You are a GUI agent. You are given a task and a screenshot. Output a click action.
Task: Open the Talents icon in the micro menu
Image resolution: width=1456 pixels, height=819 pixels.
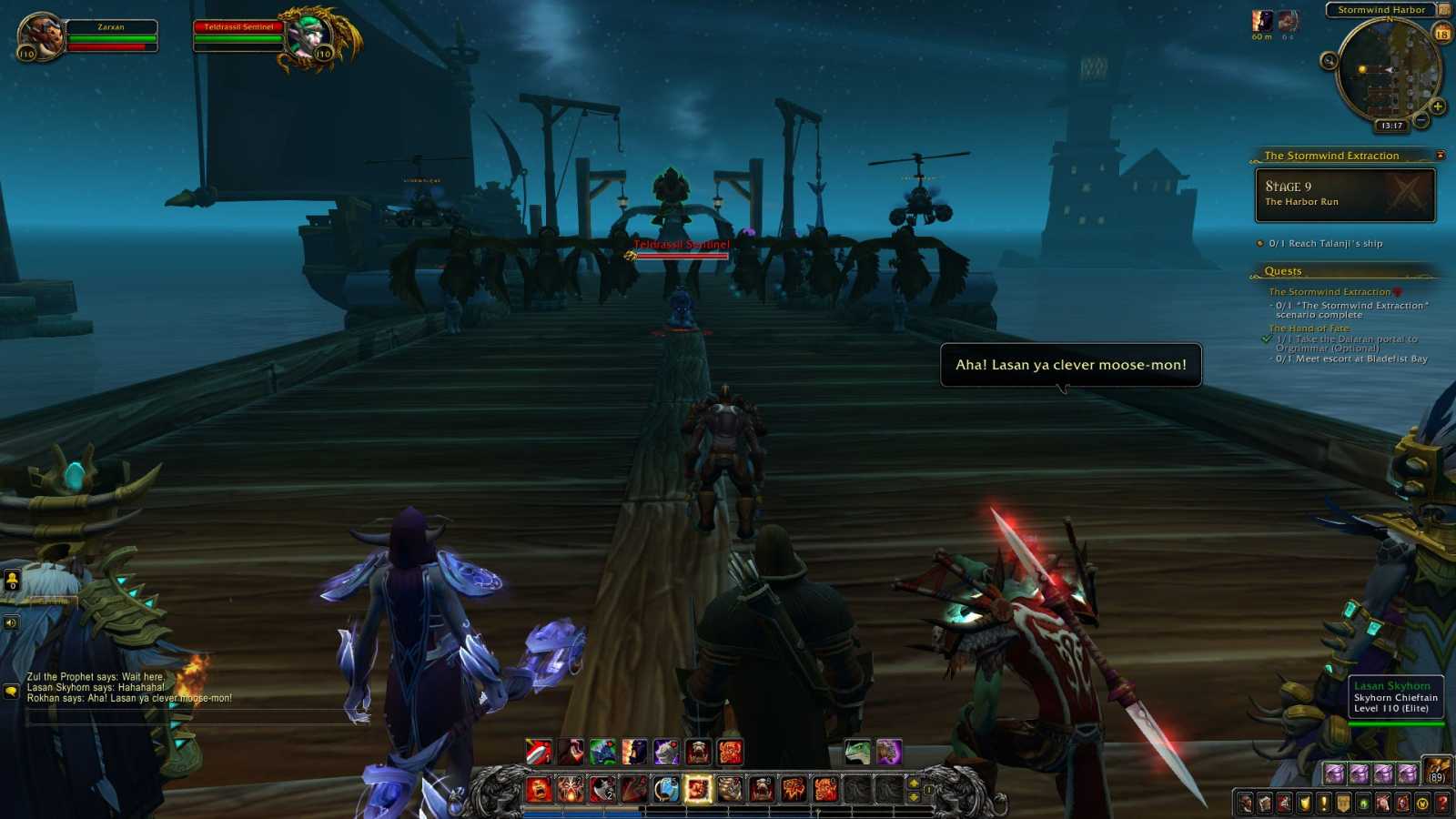point(1285,803)
